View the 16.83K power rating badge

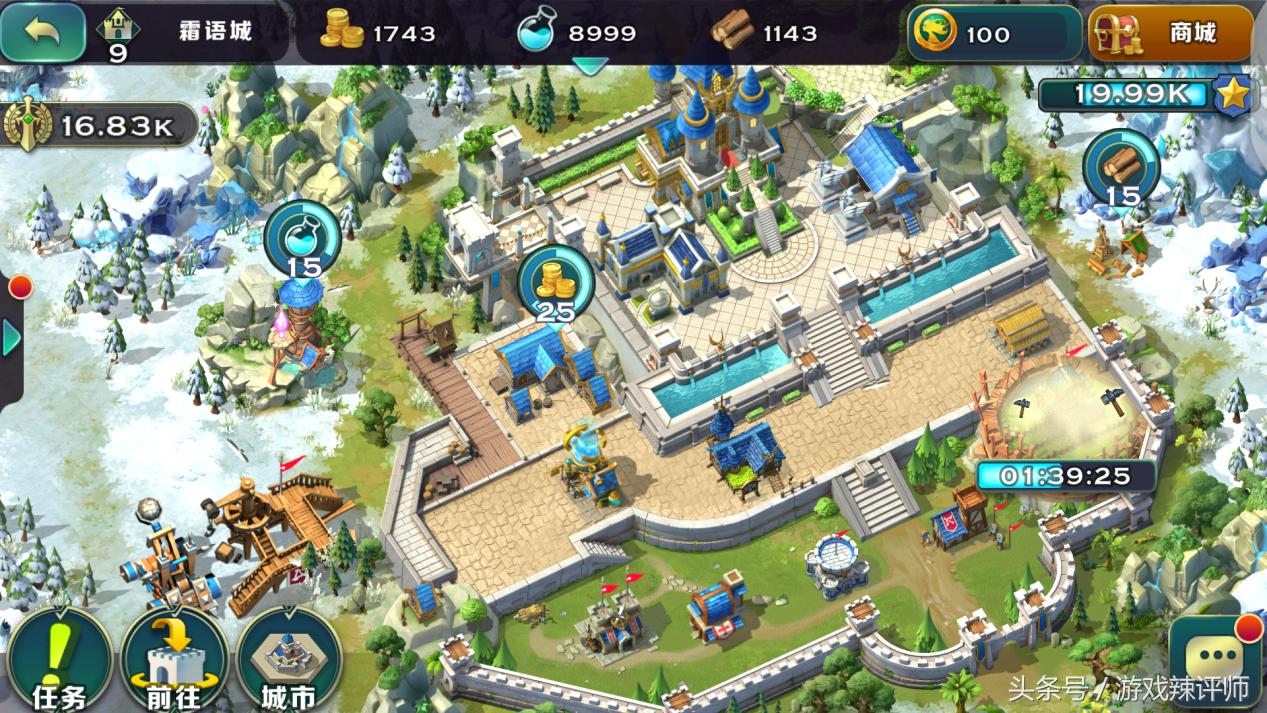coord(100,125)
